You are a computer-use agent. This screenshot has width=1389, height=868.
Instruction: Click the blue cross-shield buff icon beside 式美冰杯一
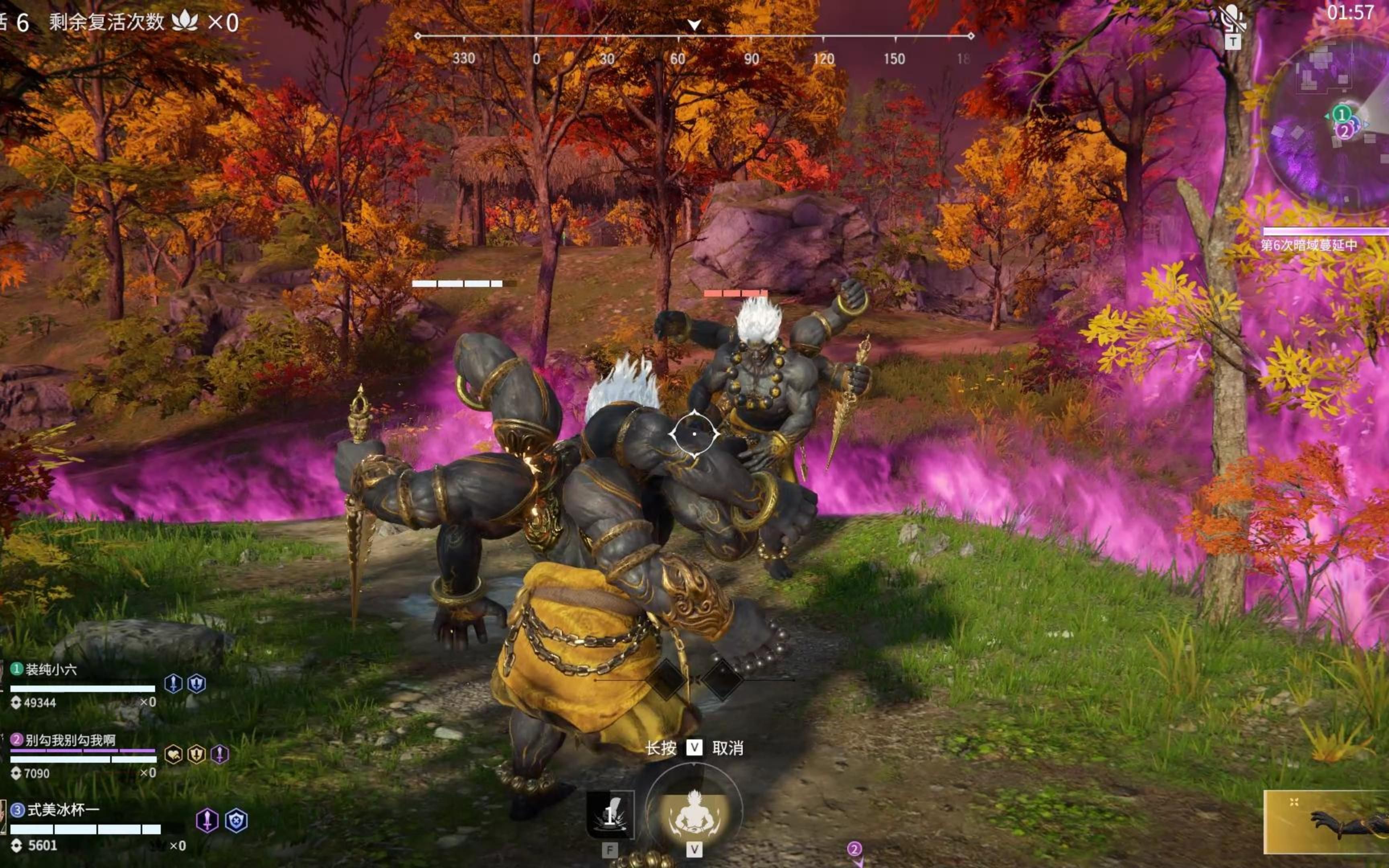[x=236, y=821]
